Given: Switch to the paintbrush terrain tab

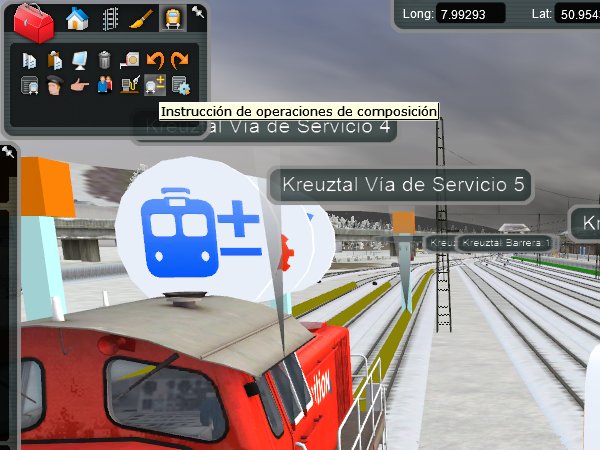Looking at the screenshot, I should [x=141, y=18].
